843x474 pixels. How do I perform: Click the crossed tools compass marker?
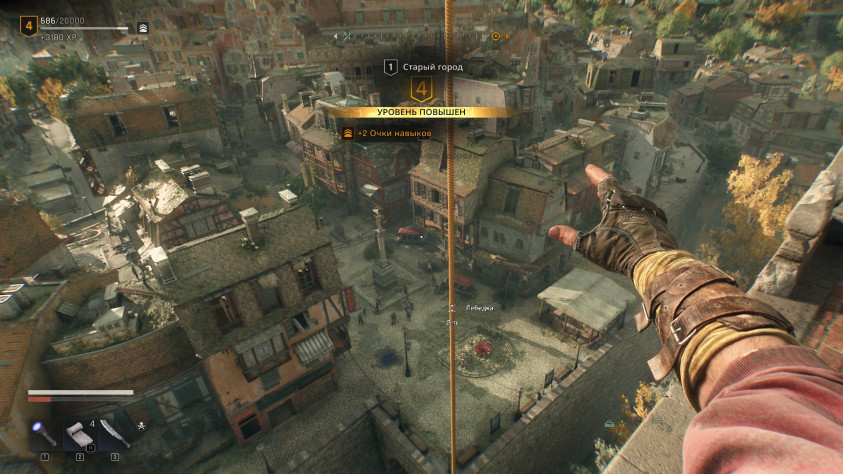(347, 35)
